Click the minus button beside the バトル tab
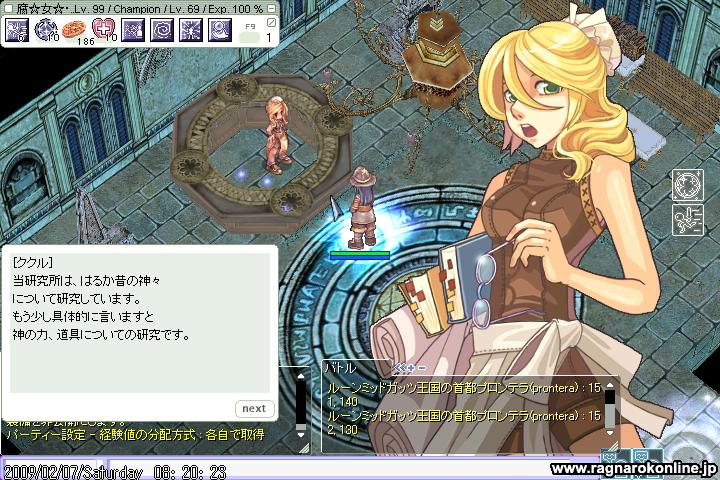This screenshot has height=480, width=720. pos(421,367)
